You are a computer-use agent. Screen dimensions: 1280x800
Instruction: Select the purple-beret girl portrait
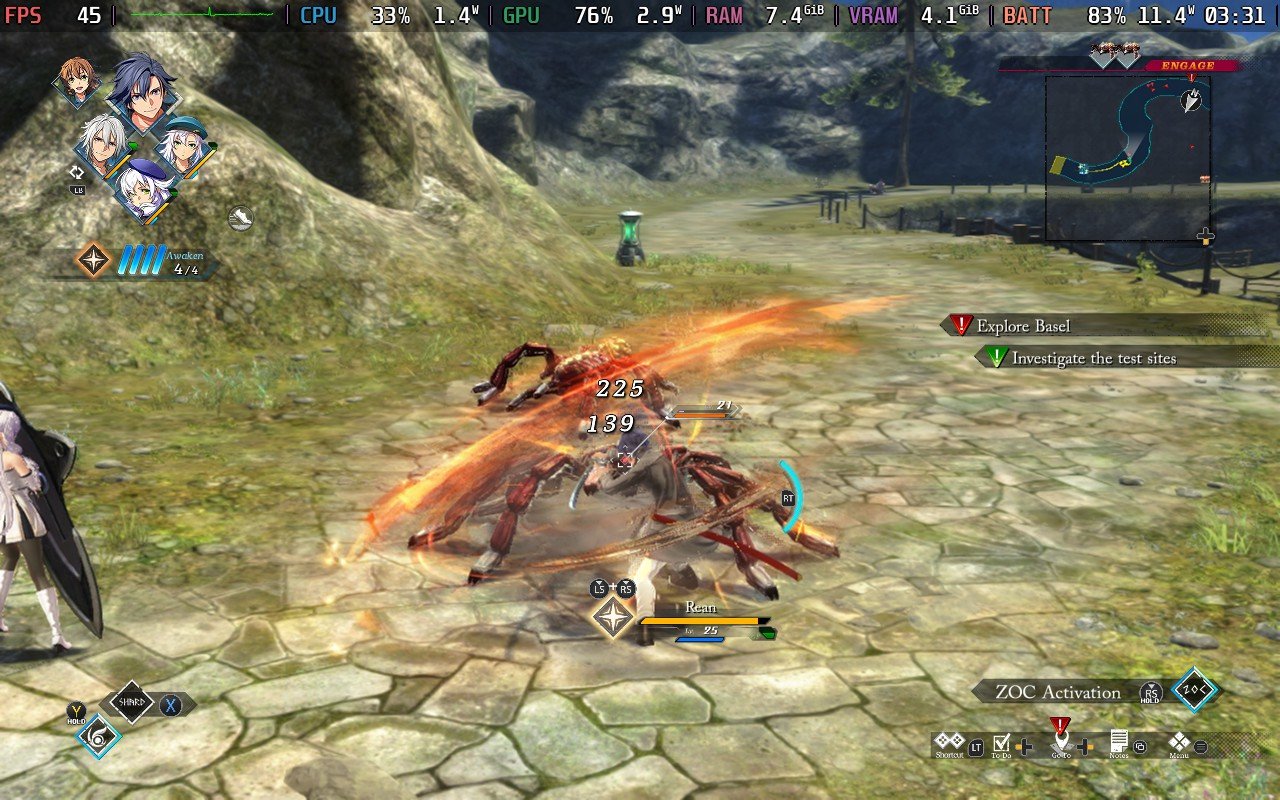tap(143, 190)
